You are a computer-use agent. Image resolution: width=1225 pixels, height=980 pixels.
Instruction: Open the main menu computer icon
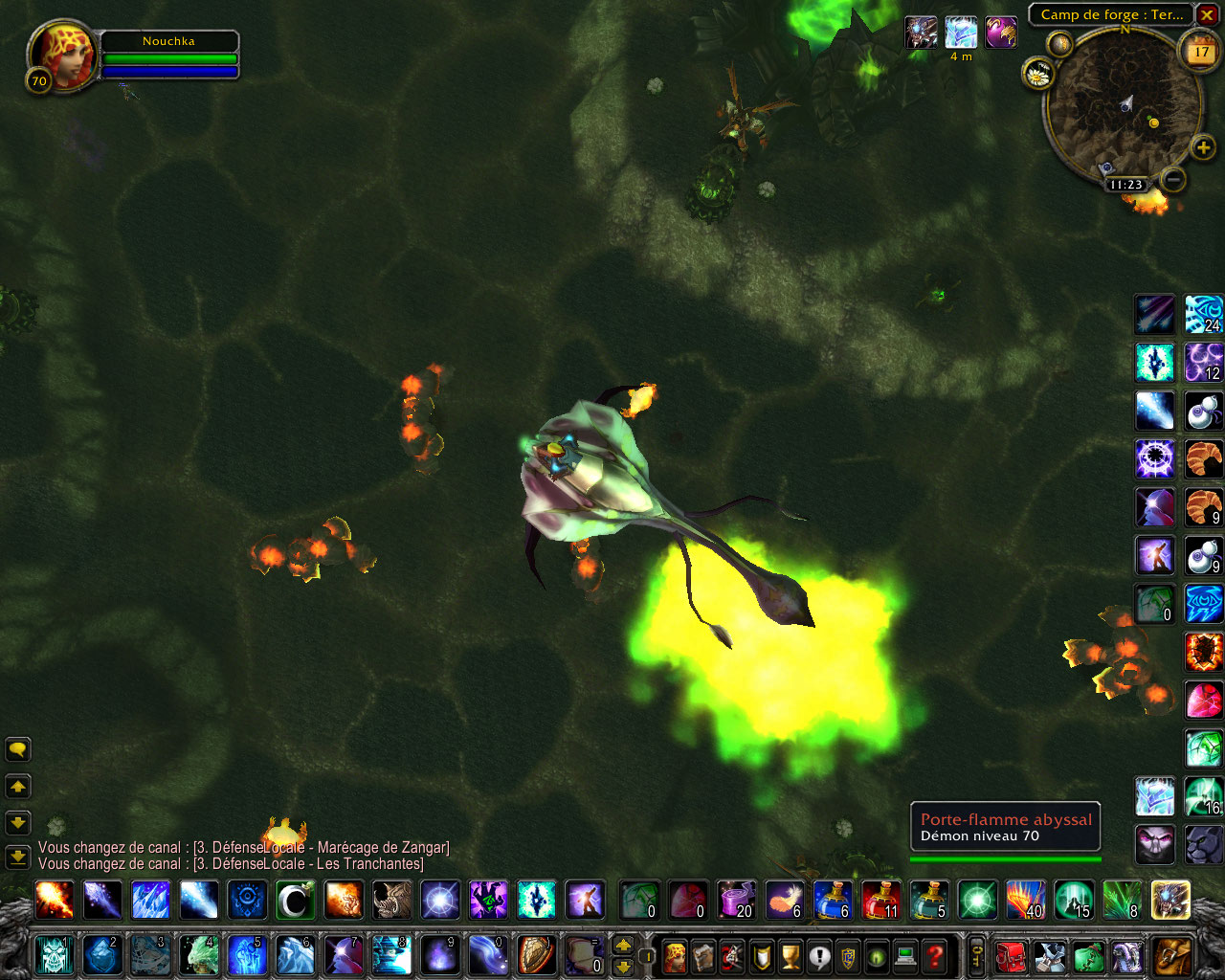pyautogui.click(x=906, y=954)
